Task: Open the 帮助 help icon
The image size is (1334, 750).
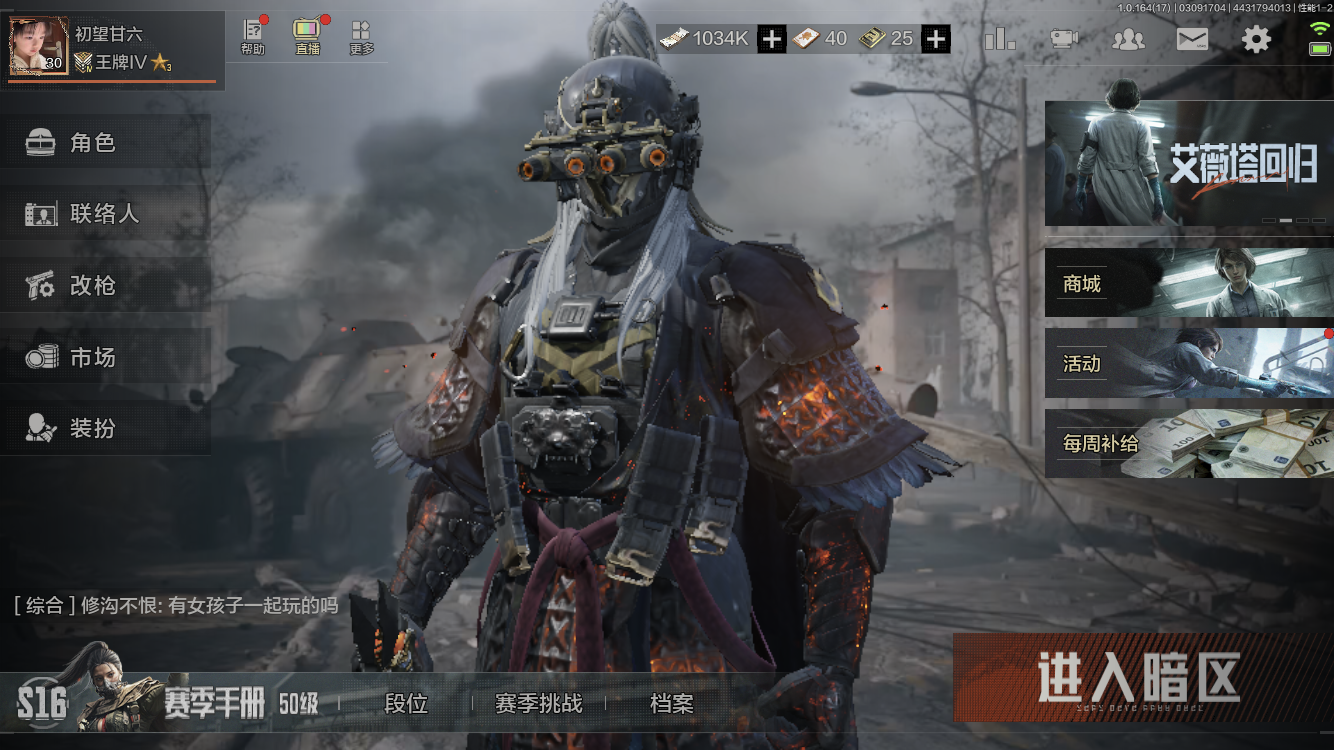Action: point(253,37)
